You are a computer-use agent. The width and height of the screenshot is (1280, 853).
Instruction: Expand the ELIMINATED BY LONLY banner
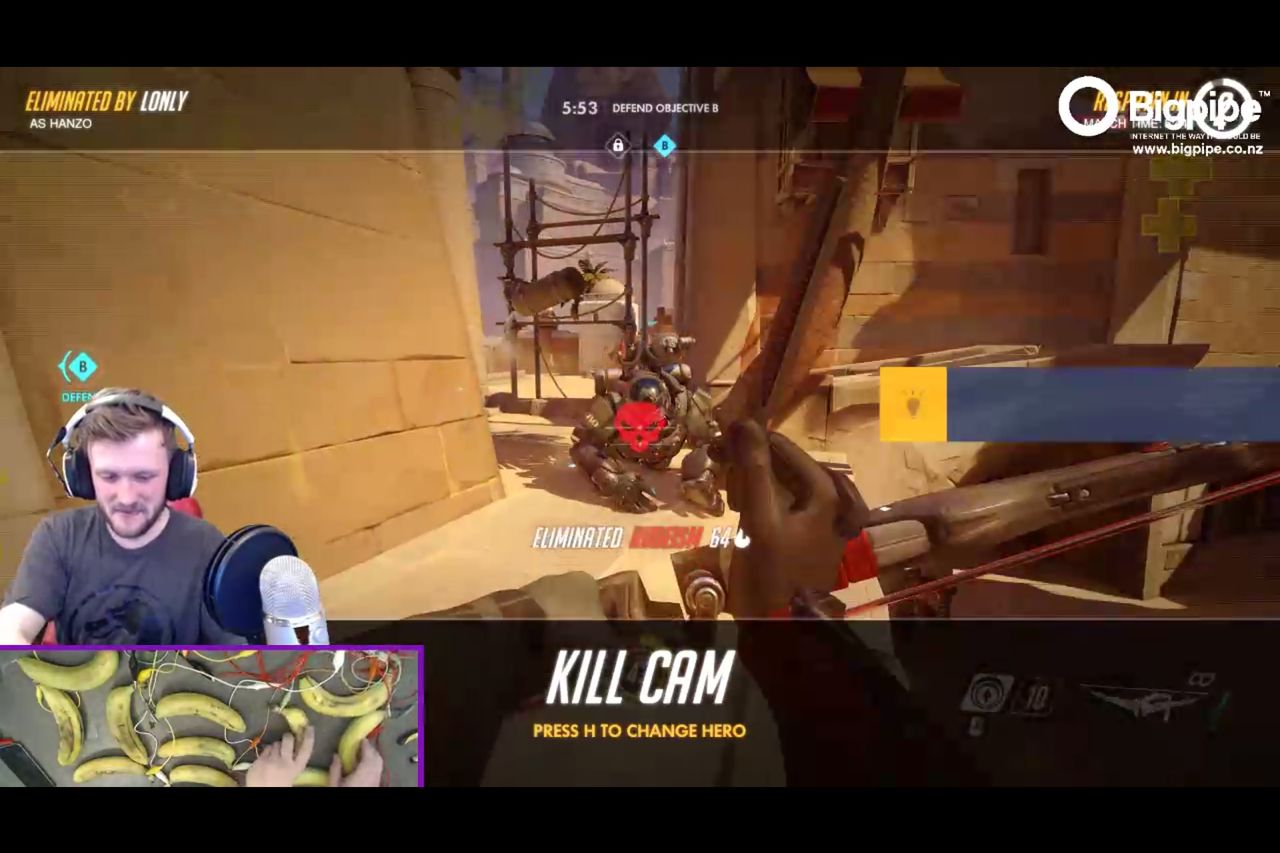click(x=106, y=101)
